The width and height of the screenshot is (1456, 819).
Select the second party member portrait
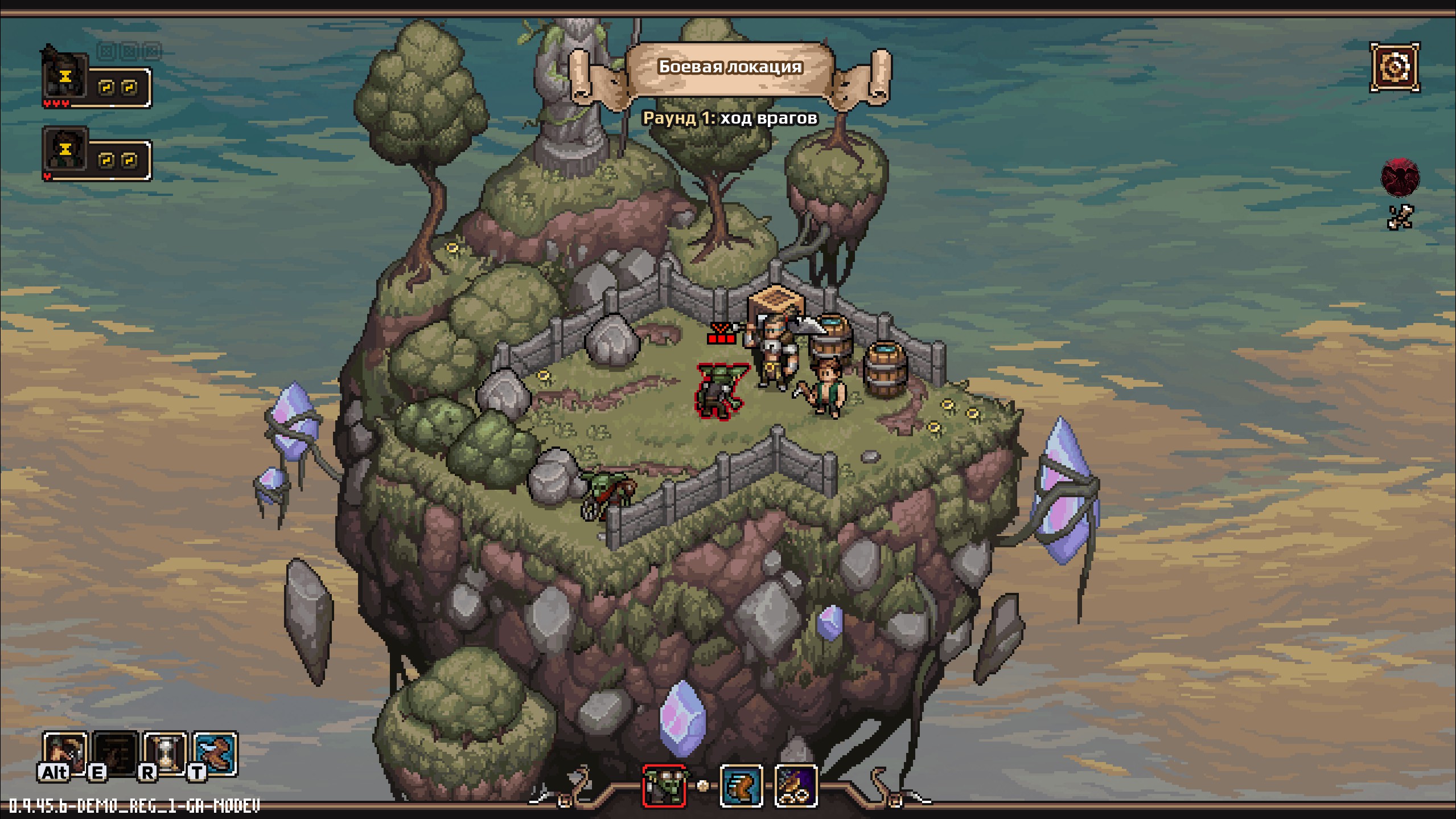65,149
